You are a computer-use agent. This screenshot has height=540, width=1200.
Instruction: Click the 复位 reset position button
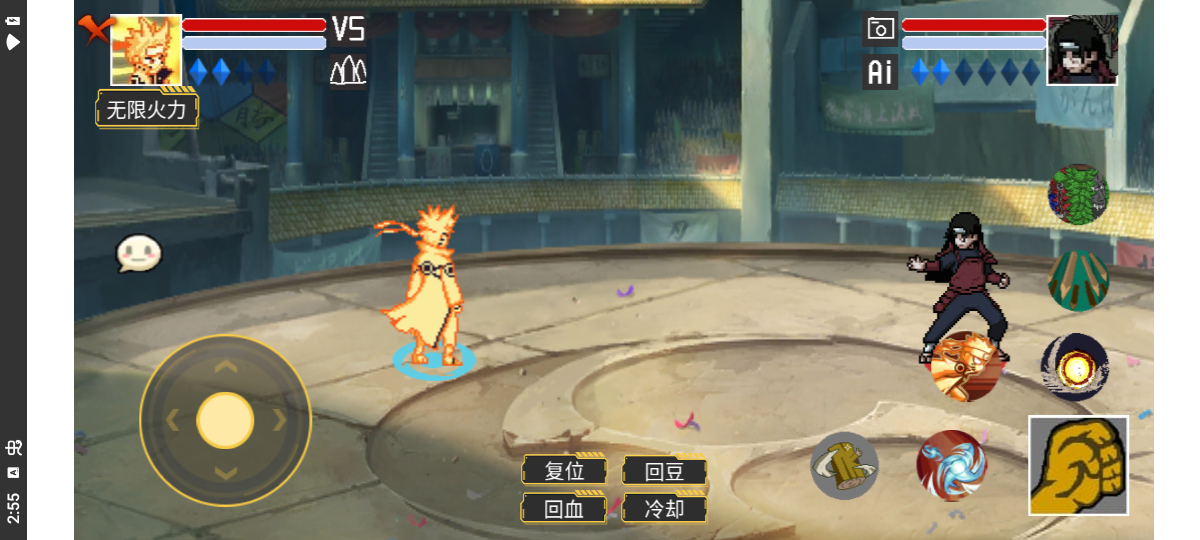coord(564,471)
